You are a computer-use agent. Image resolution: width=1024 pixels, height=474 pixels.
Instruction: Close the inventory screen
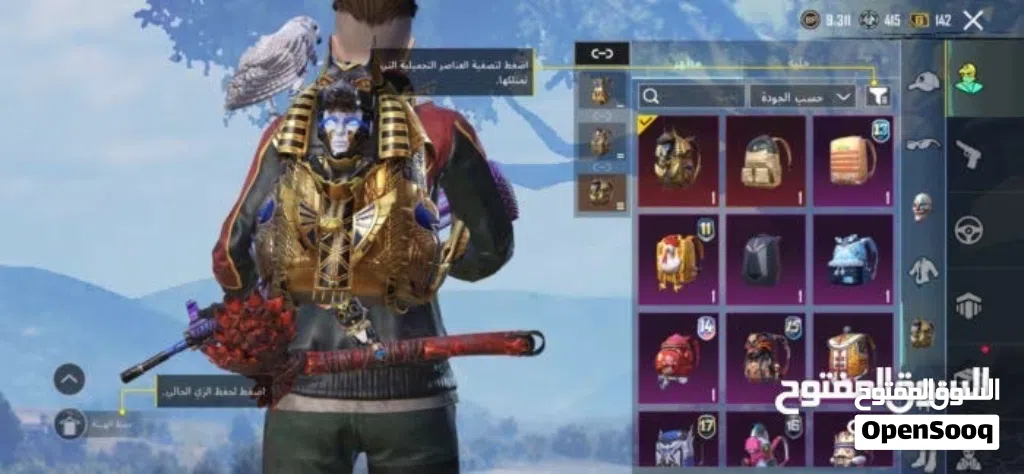pyautogui.click(x=973, y=19)
